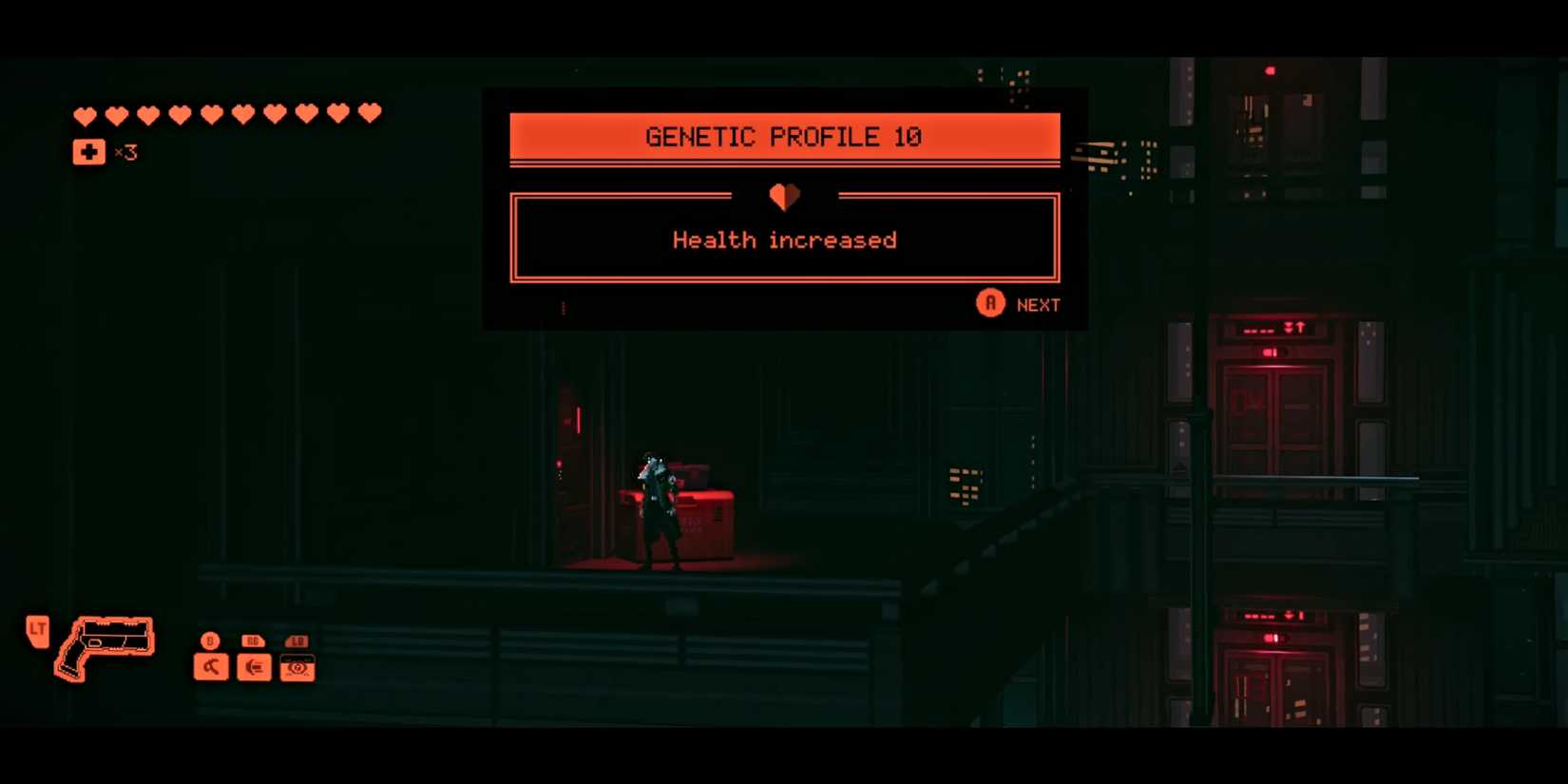The height and width of the screenshot is (784, 1568).
Task: Click the heart emblem on the popup
Action: point(784,196)
